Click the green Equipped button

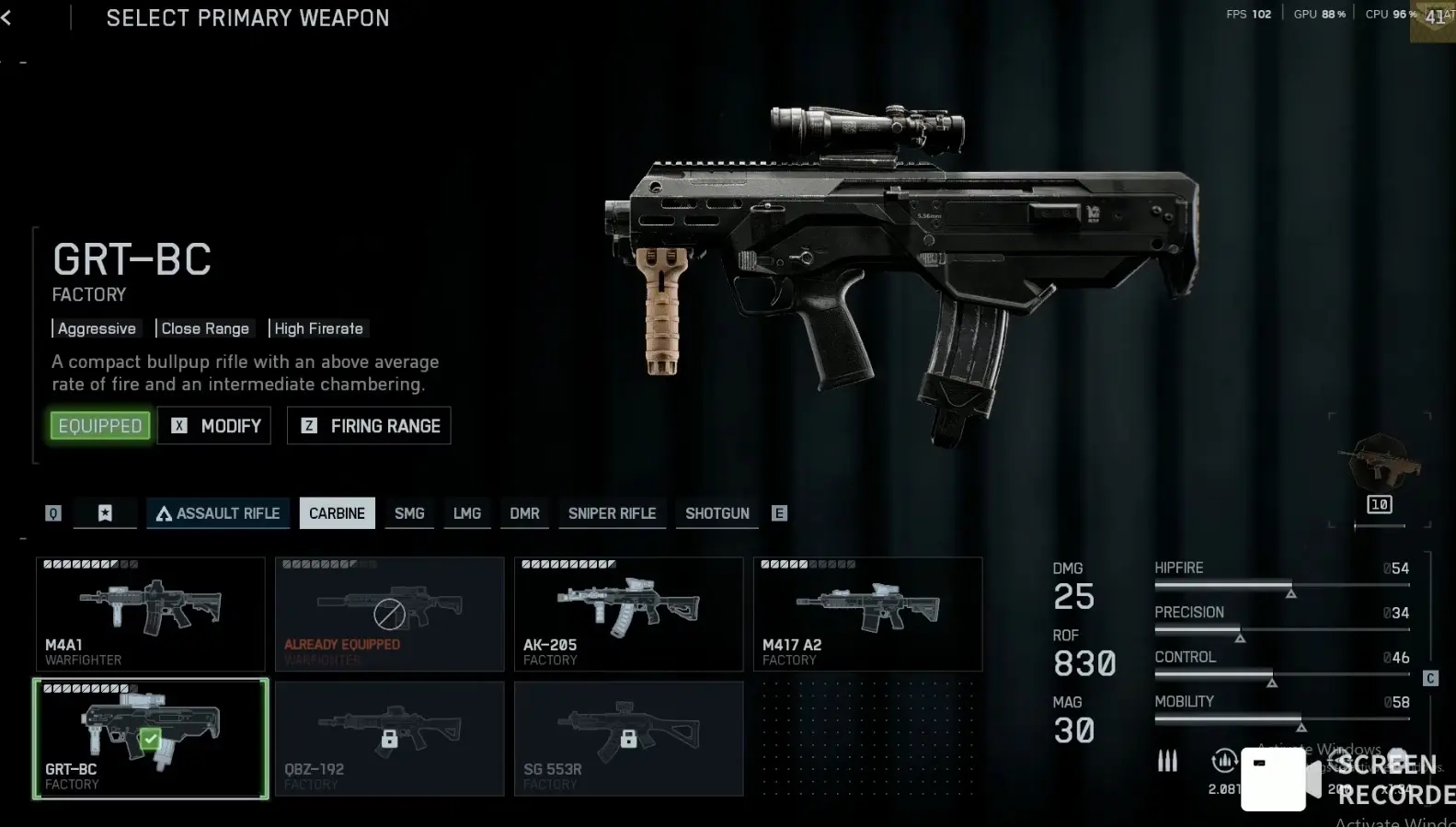[x=100, y=426]
